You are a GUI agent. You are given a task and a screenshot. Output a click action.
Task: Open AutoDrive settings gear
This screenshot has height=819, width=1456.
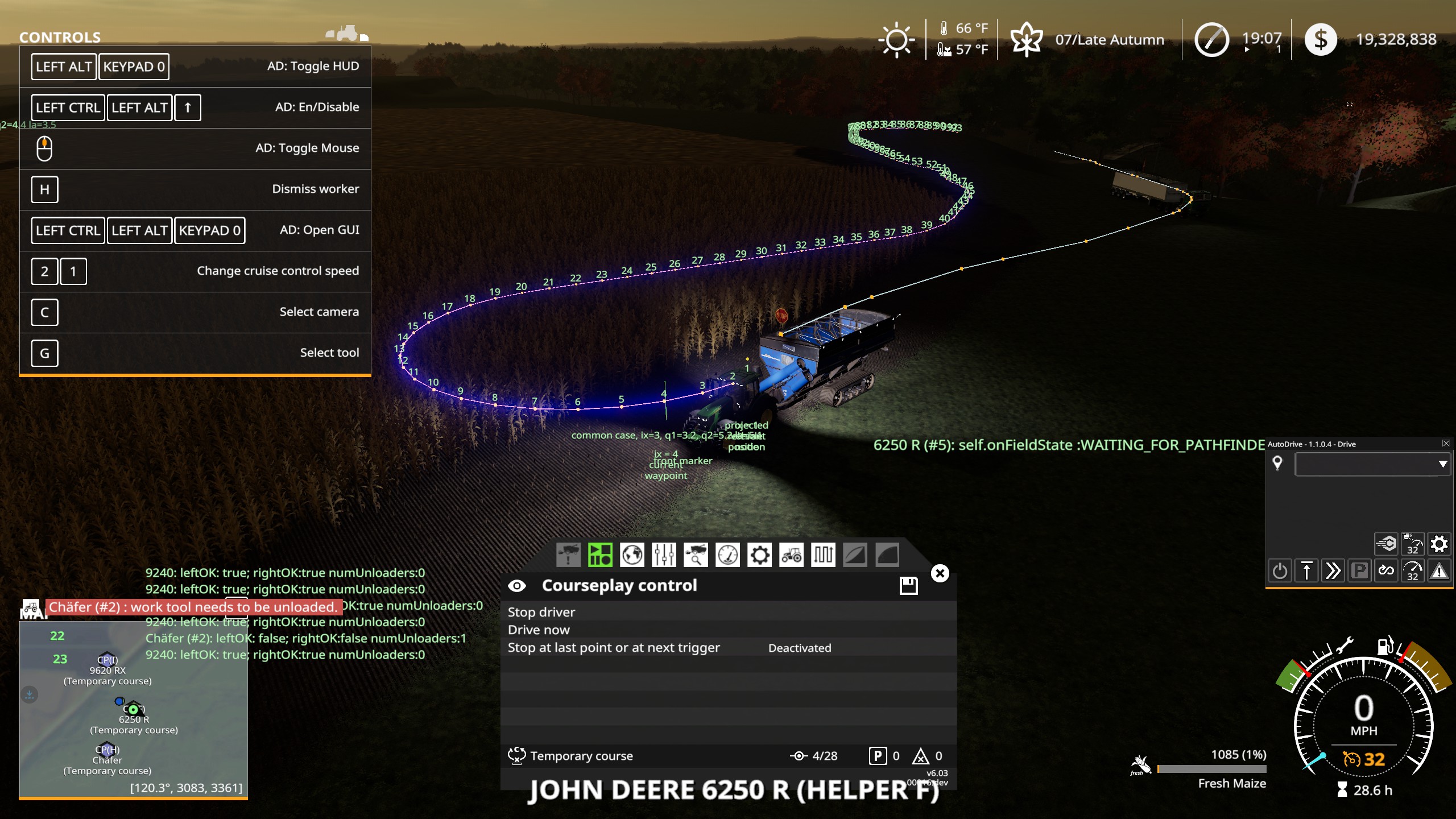tap(1441, 544)
